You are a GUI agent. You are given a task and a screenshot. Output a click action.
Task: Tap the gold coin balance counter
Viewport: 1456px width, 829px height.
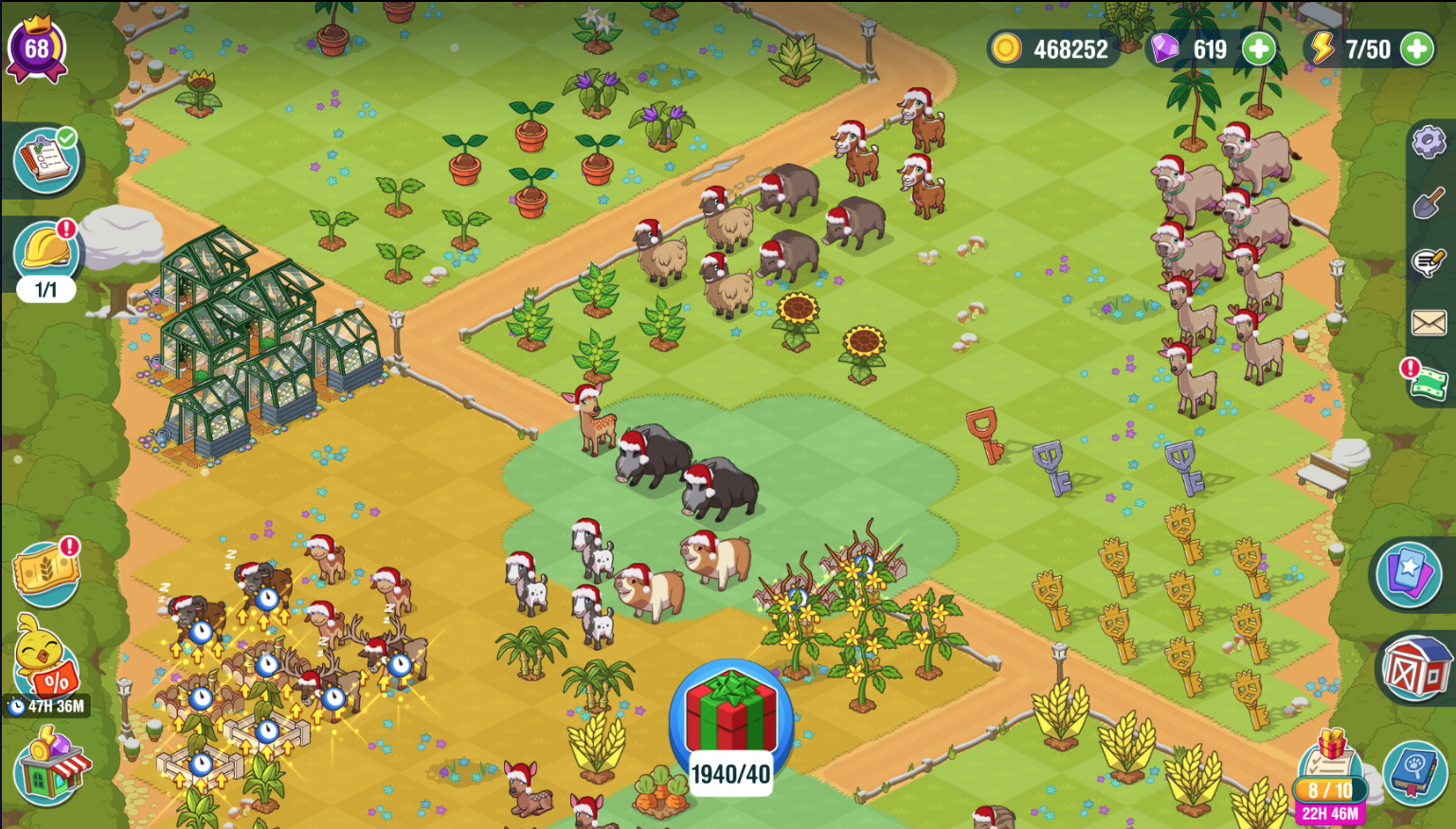[x=1053, y=49]
